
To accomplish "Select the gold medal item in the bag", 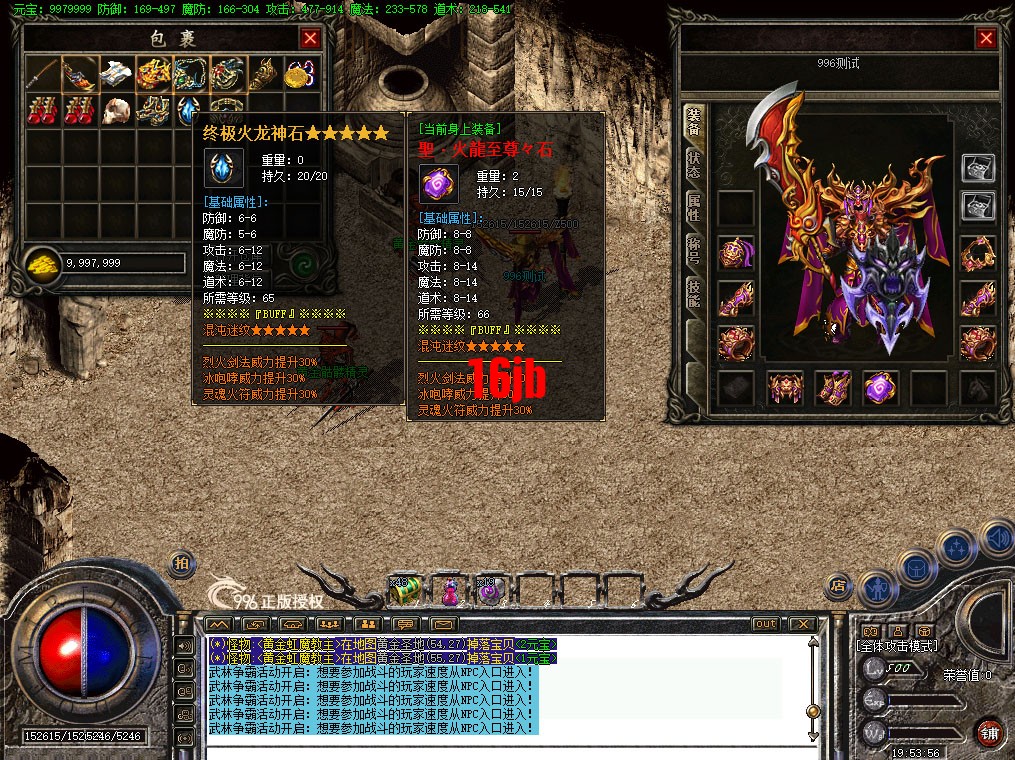I will [x=299, y=73].
